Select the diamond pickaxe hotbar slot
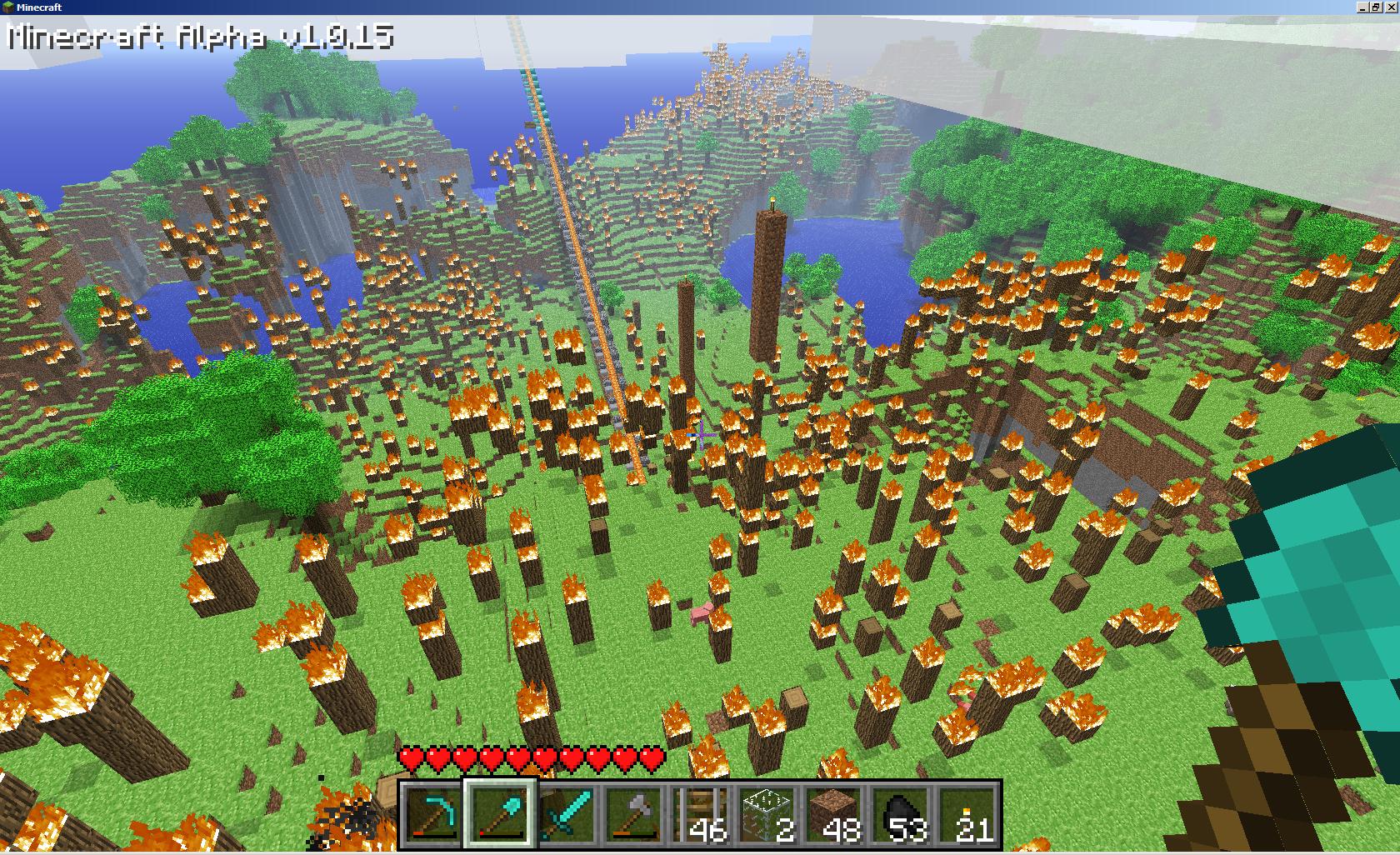 [434, 814]
